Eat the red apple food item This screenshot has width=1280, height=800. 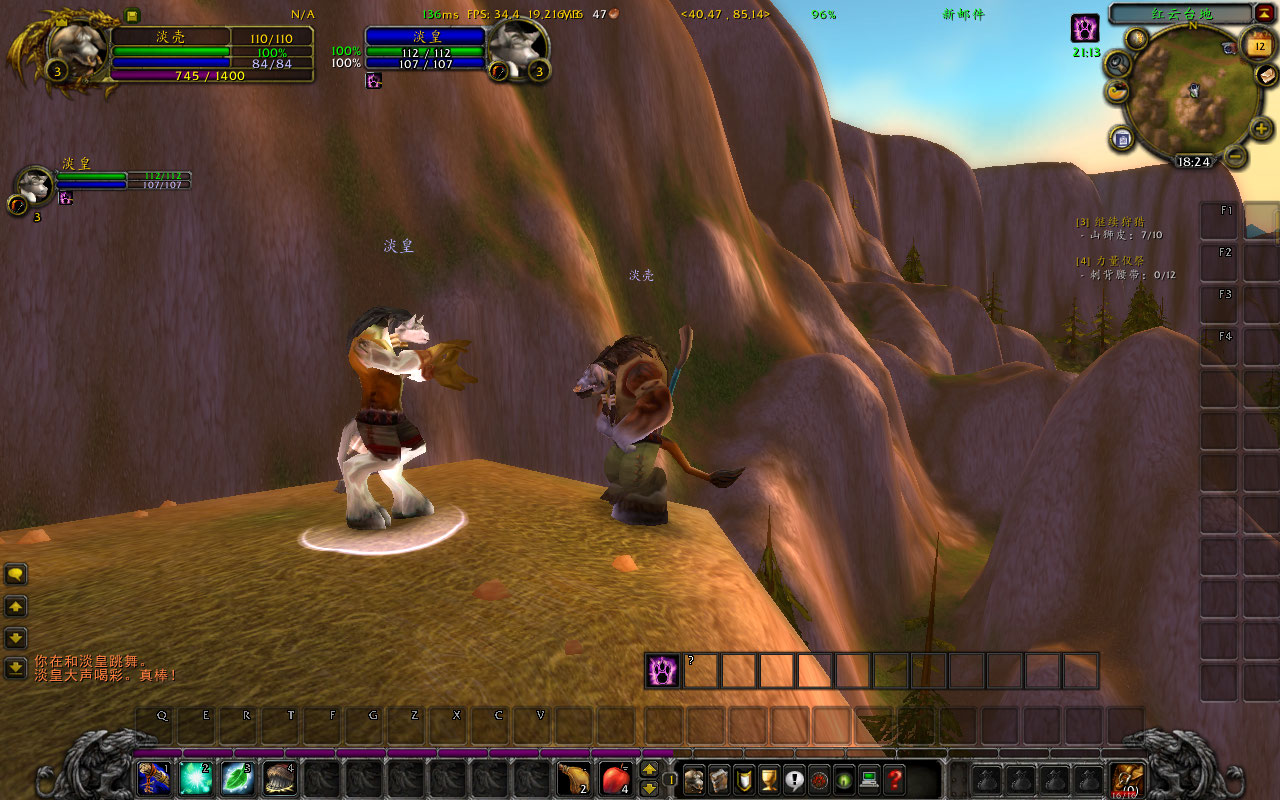pyautogui.click(x=615, y=777)
